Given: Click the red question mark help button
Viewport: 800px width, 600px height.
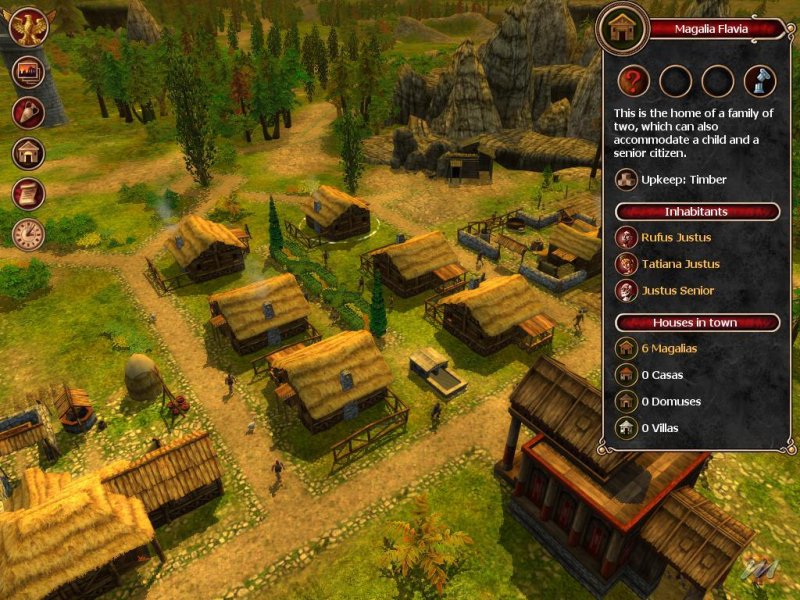Looking at the screenshot, I should pyautogui.click(x=632, y=80).
